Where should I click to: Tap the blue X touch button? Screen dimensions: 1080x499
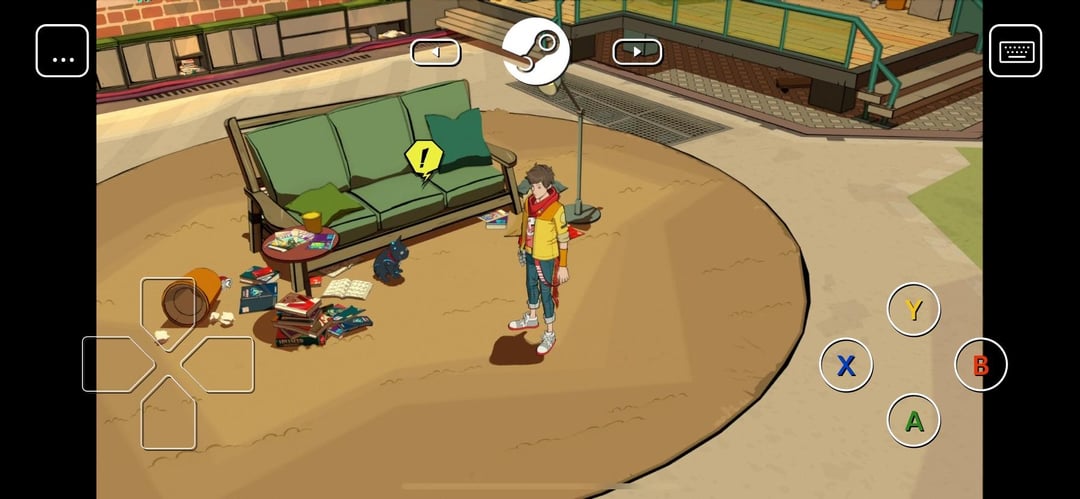(846, 365)
